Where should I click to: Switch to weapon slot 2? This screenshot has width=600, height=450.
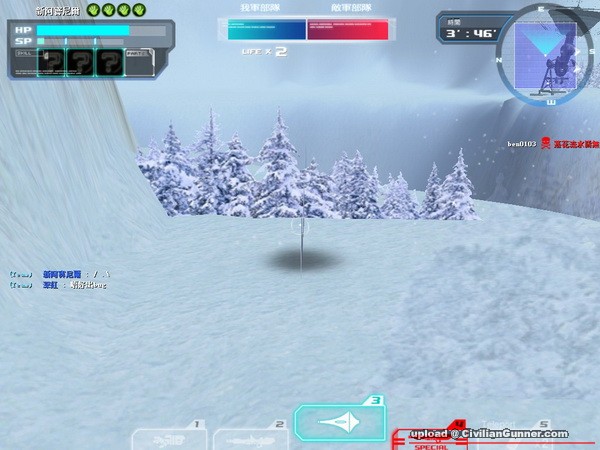249,437
